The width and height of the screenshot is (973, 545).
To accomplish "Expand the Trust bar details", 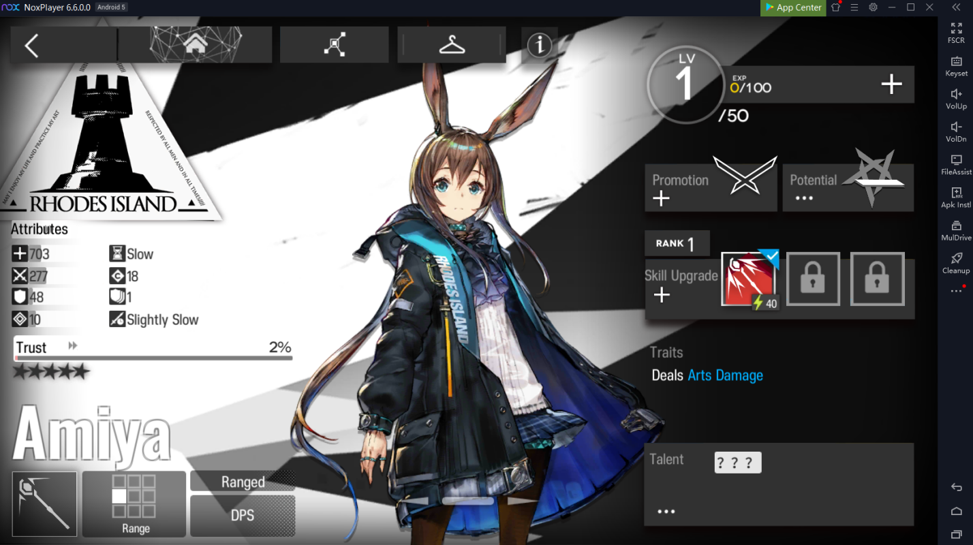I will click(x=72, y=346).
